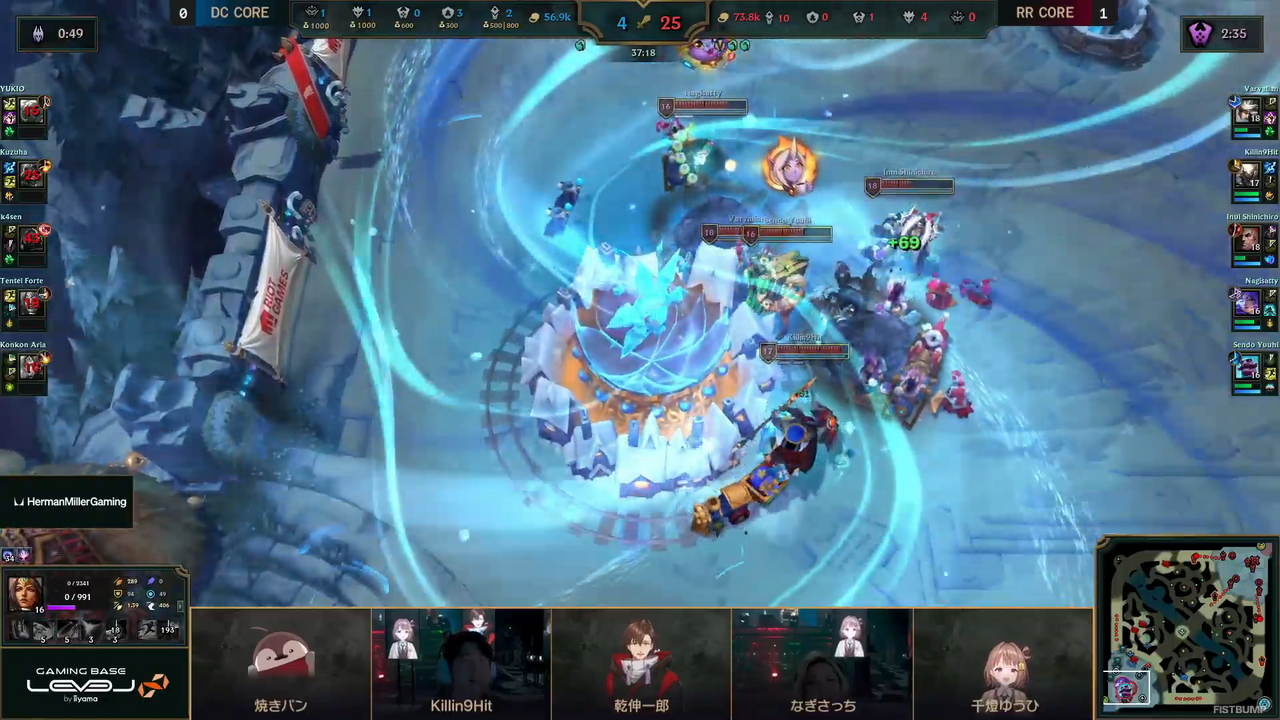
Task: Click the Gaming Base LEVEL sponsor logo
Action: [95, 685]
